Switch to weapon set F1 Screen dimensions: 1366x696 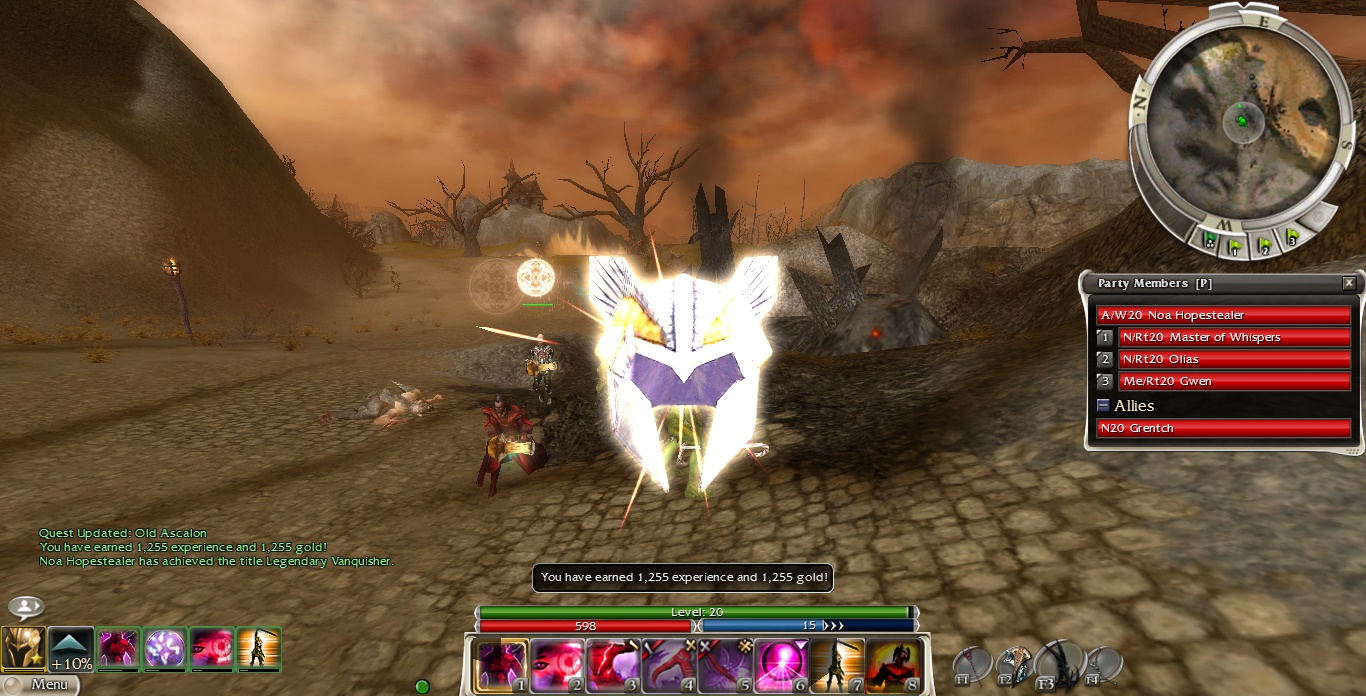[971, 665]
